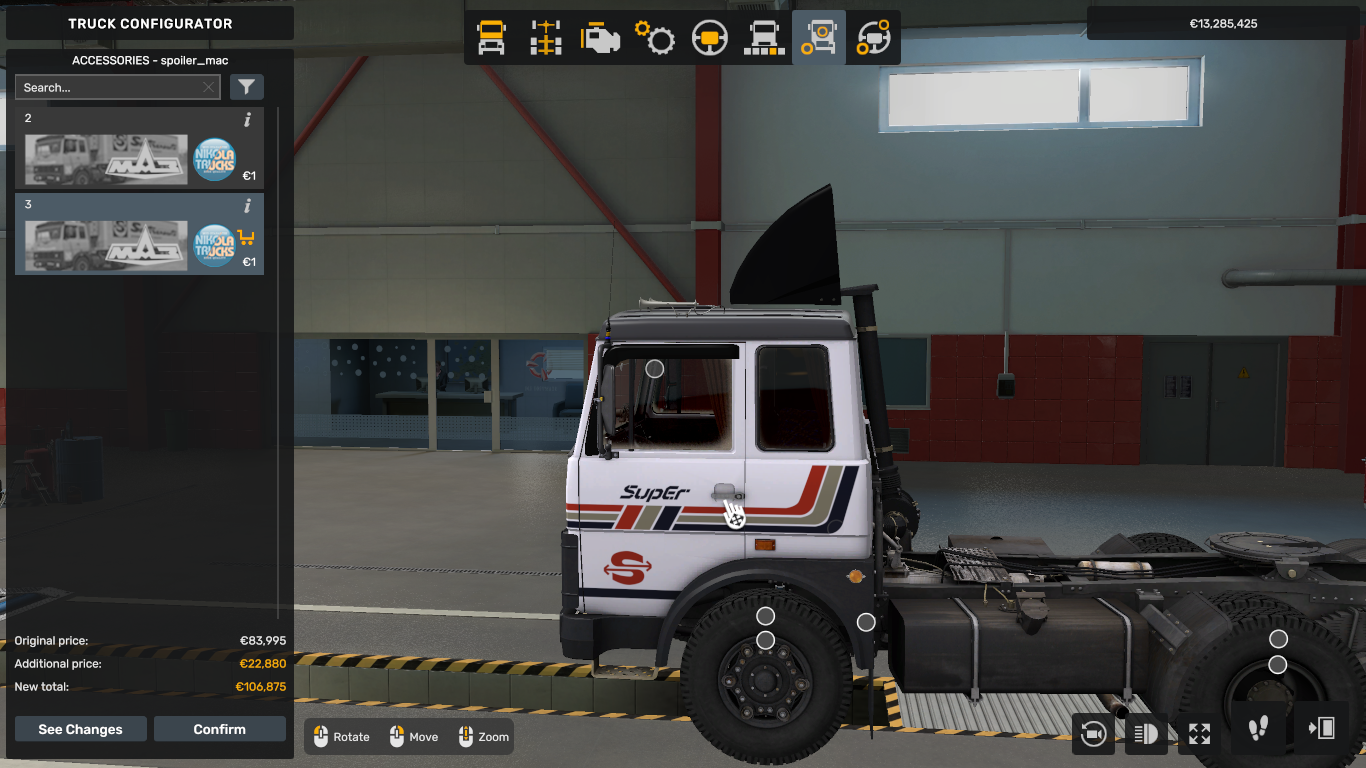Focus the accessories search field
This screenshot has height=768, width=1366.
click(108, 87)
